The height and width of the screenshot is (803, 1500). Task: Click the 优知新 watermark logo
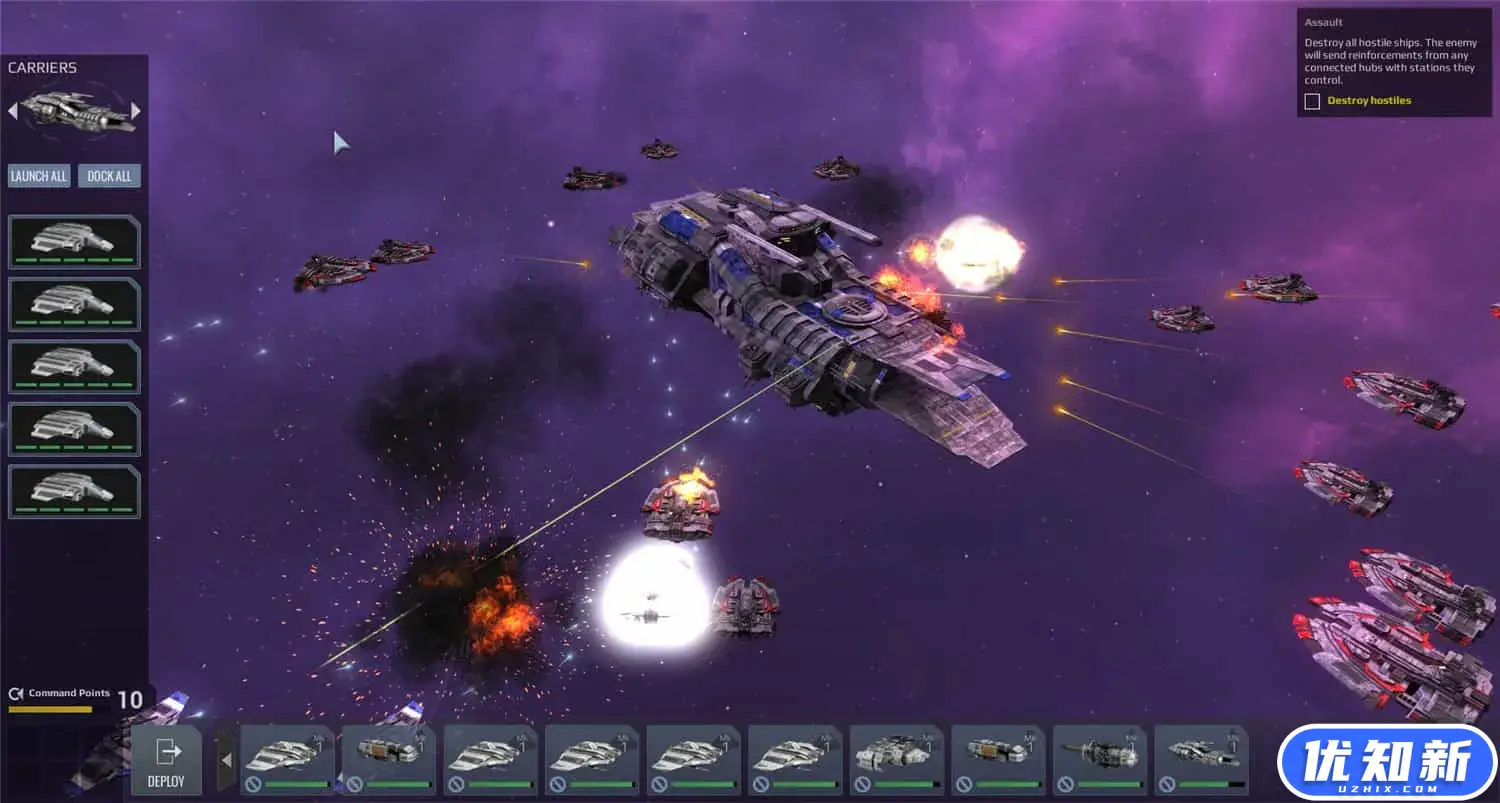[1386, 764]
